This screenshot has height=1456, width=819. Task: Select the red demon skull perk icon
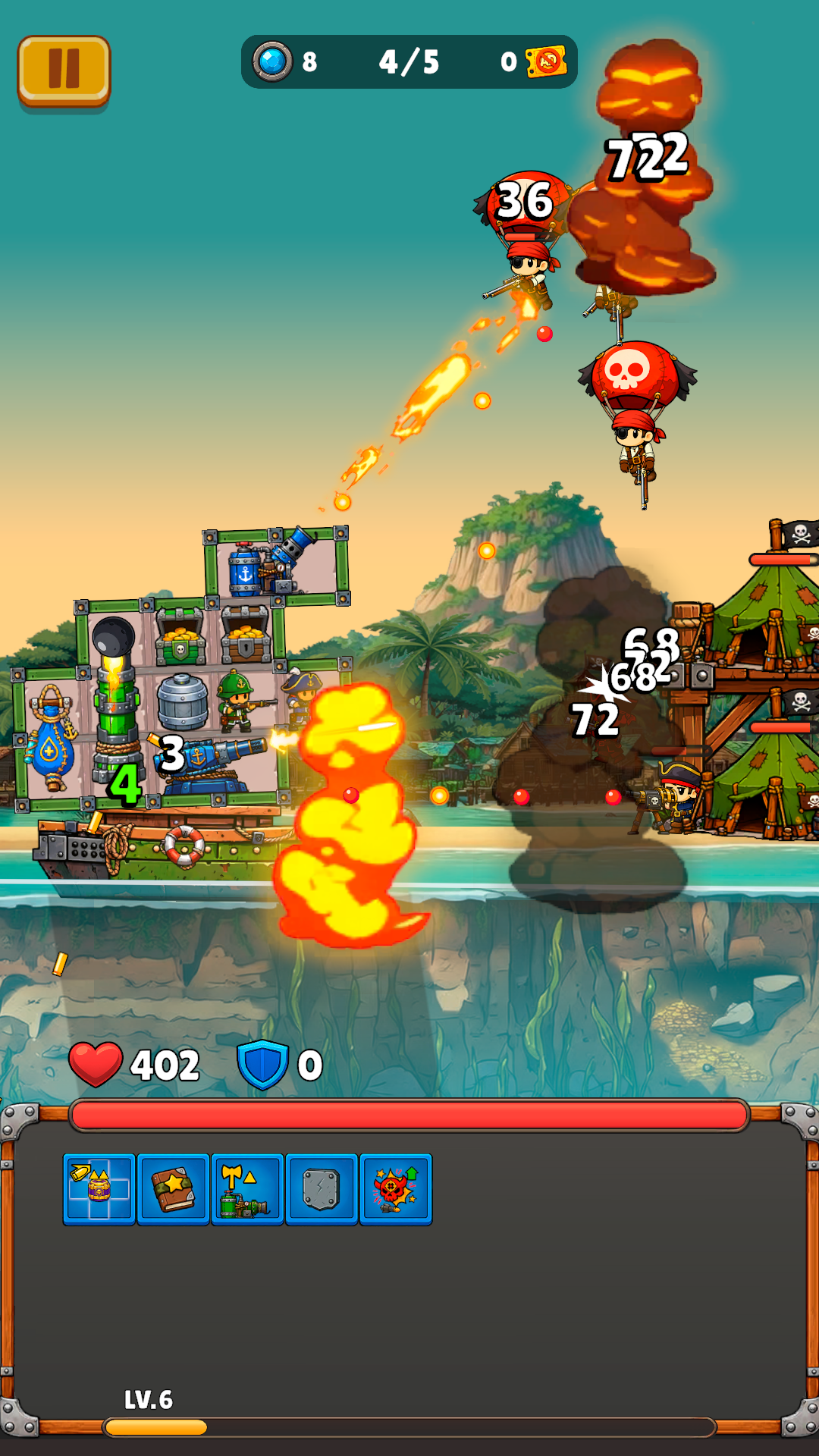[x=395, y=1189]
